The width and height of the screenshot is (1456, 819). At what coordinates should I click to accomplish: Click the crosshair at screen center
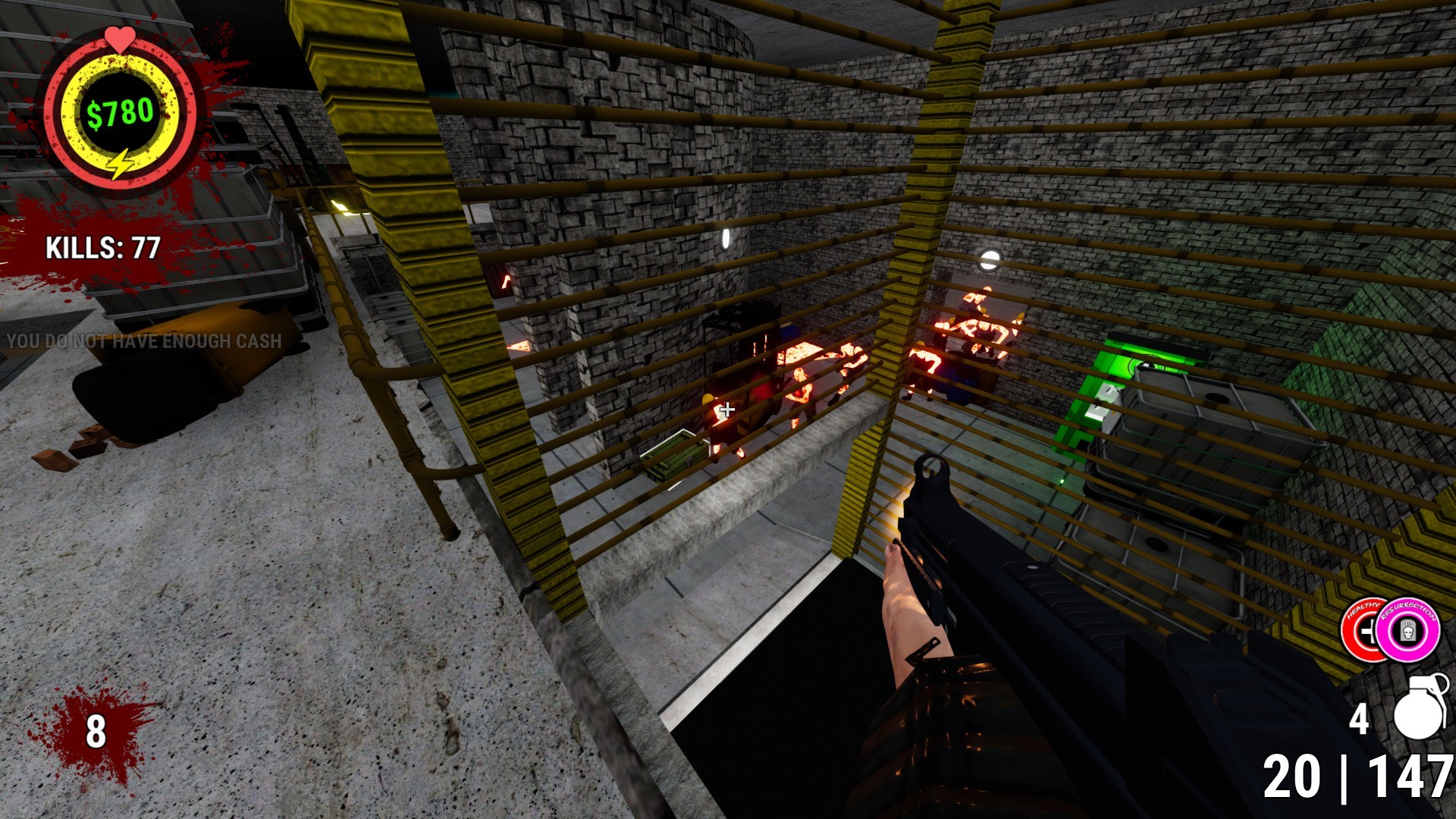(x=726, y=409)
